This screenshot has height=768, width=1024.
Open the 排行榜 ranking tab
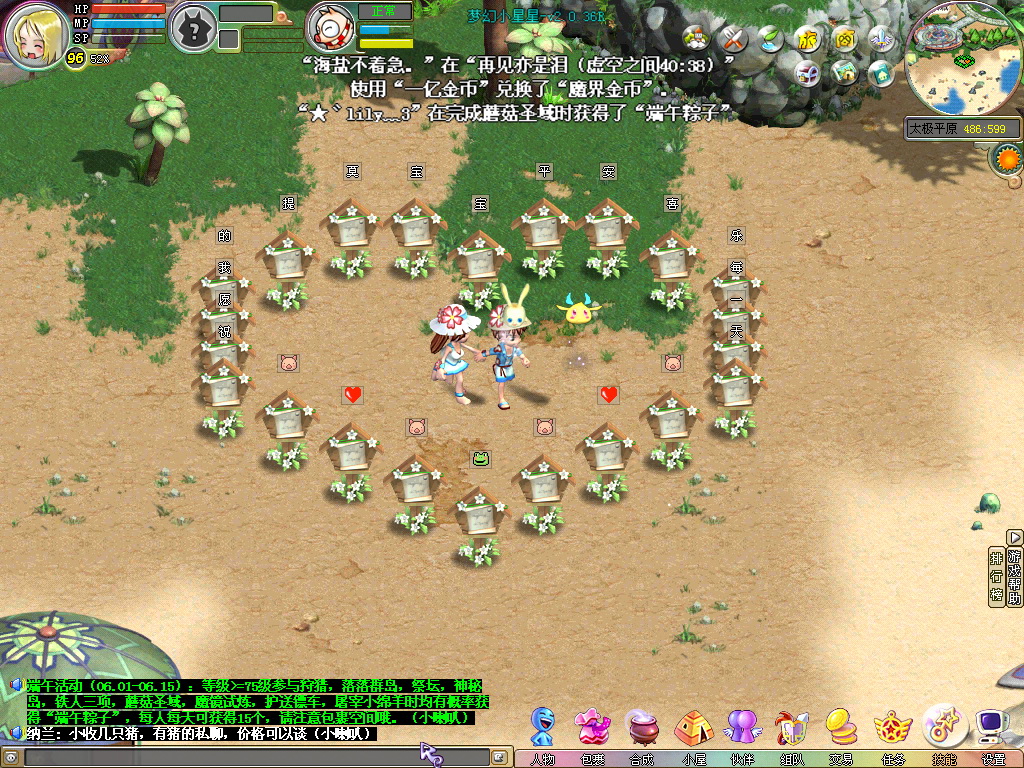coord(996,575)
